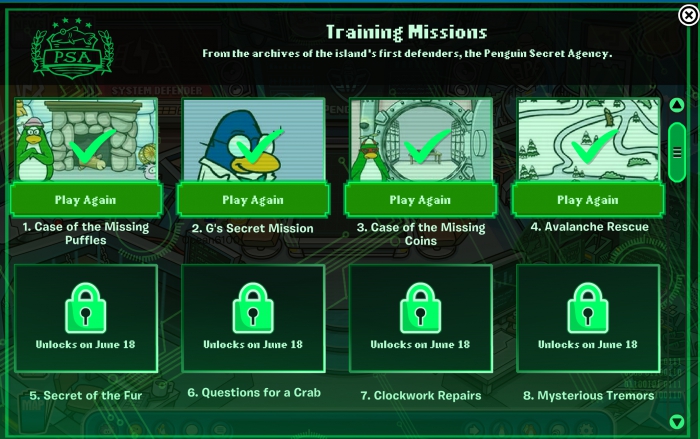The width and height of the screenshot is (700, 439).
Task: Open the Case of the Missing Coins thumbnail
Action: (420, 140)
